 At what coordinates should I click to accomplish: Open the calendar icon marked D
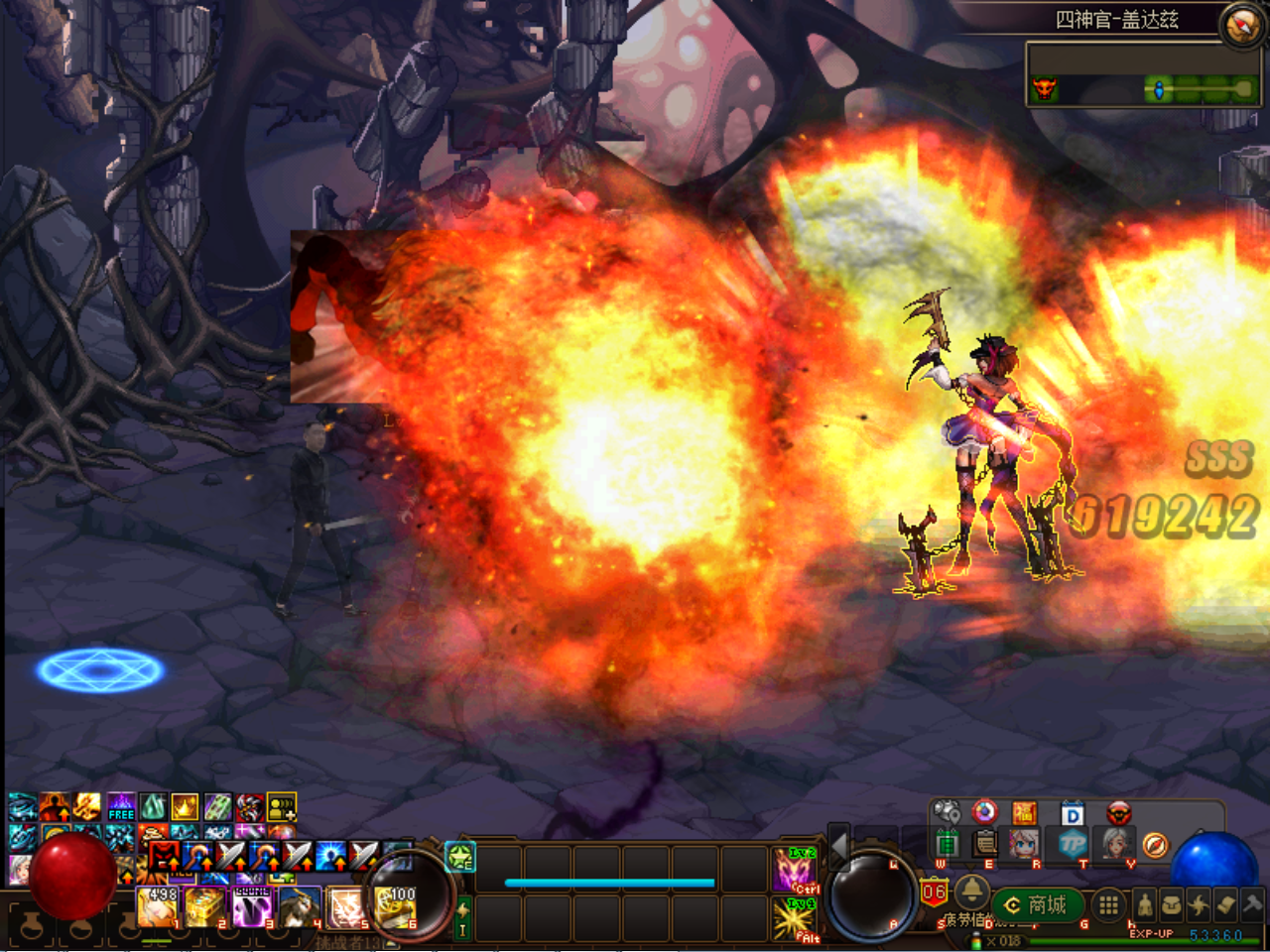tap(1072, 814)
